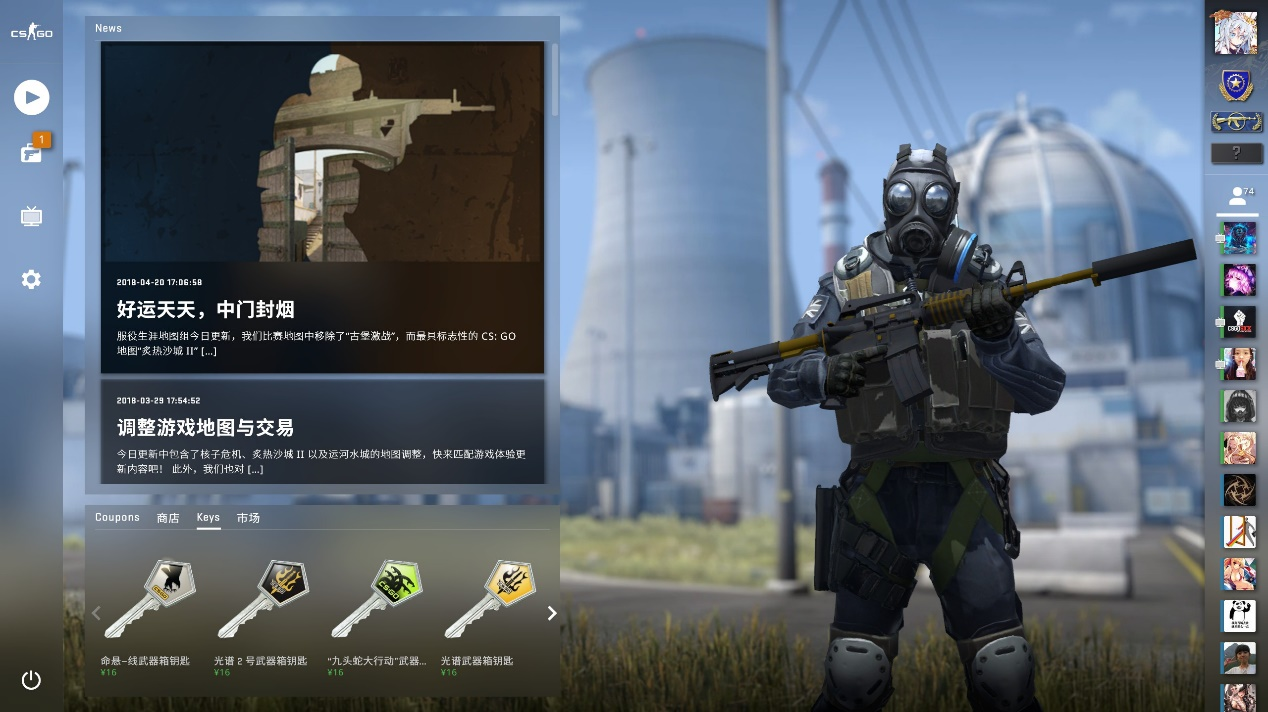Switch to the 商店 store tab
1268x712 pixels.
click(x=168, y=518)
